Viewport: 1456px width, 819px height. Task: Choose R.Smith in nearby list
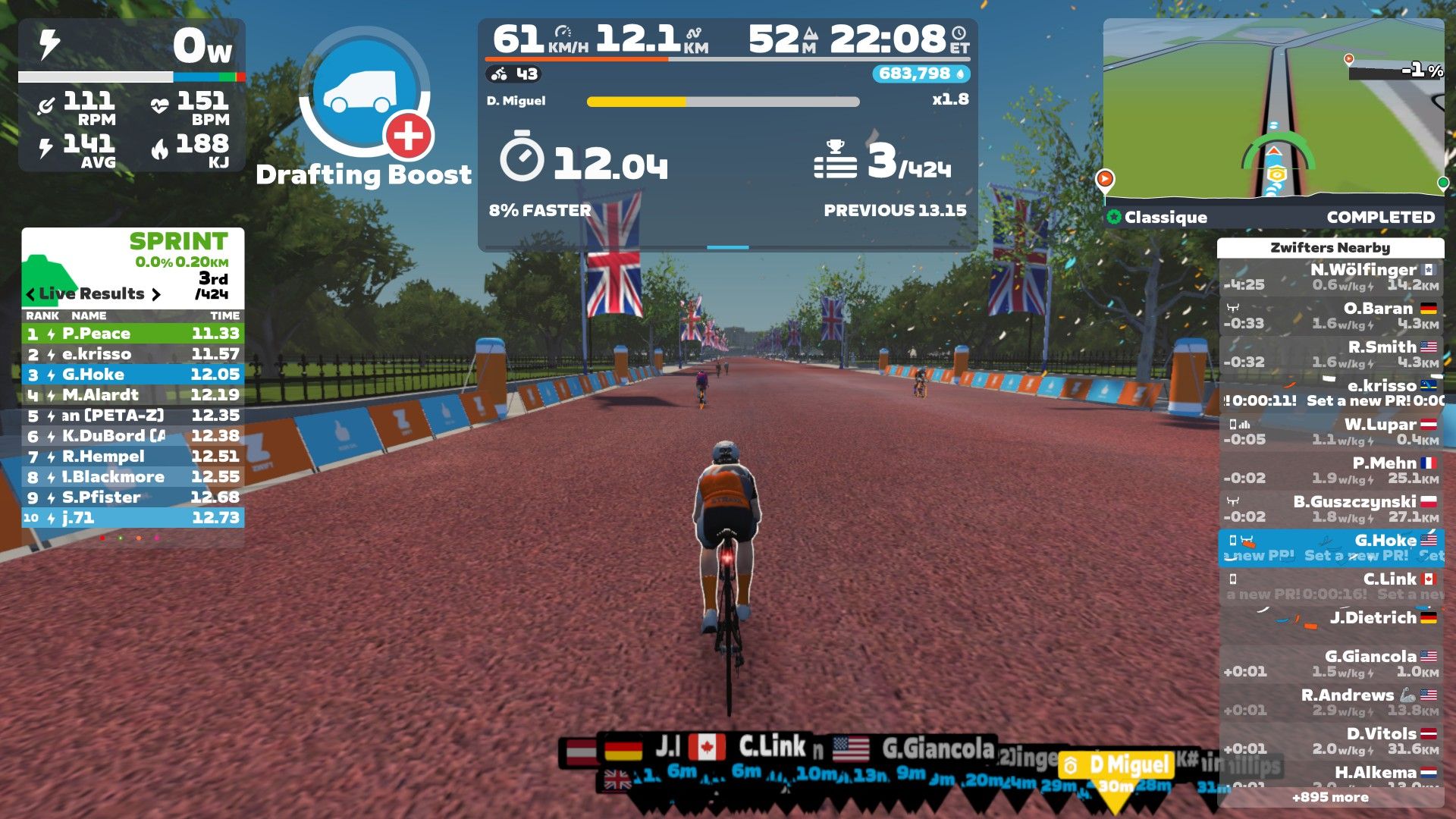(x=1330, y=354)
